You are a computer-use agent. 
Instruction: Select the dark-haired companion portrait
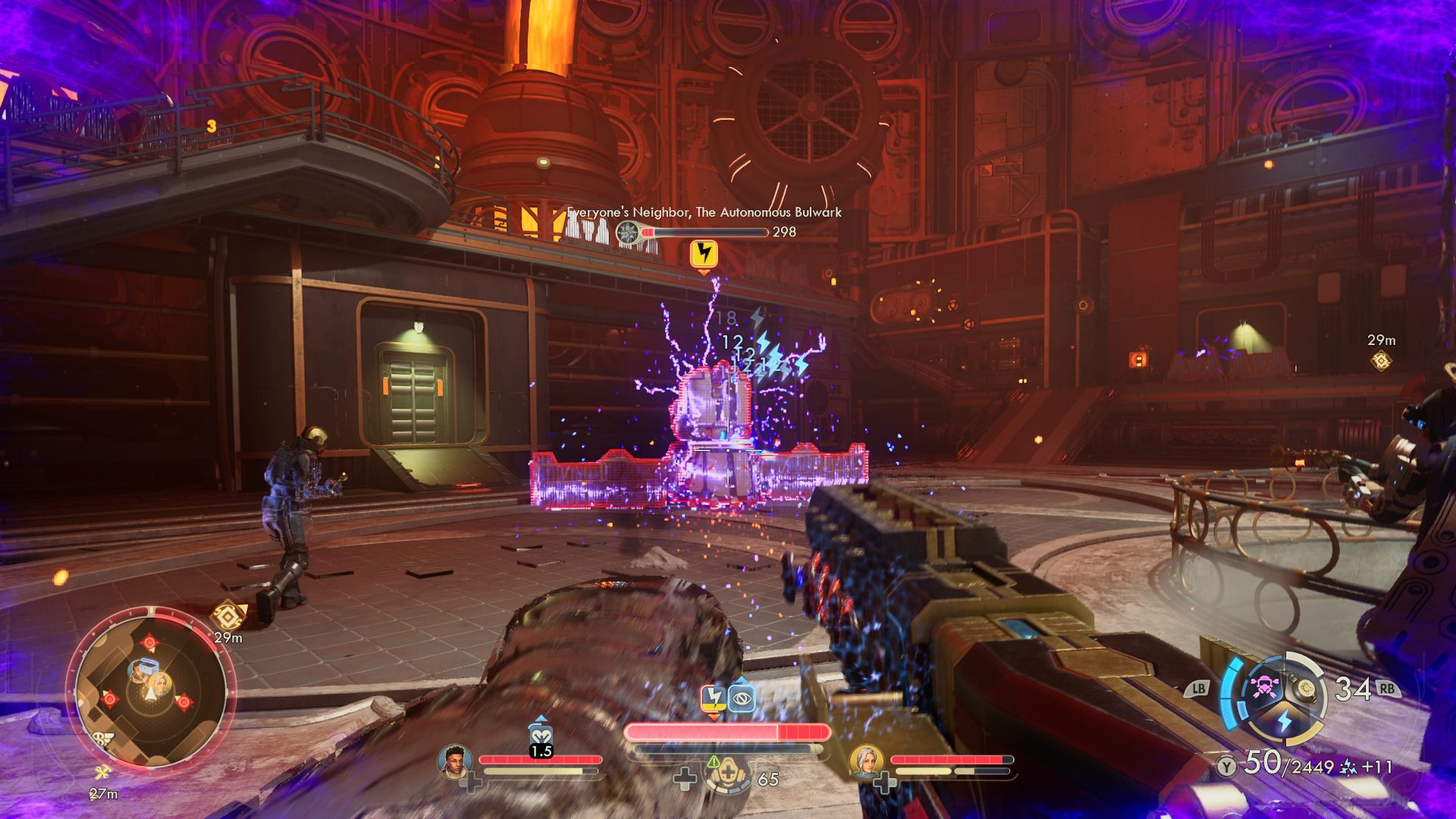coord(454,761)
